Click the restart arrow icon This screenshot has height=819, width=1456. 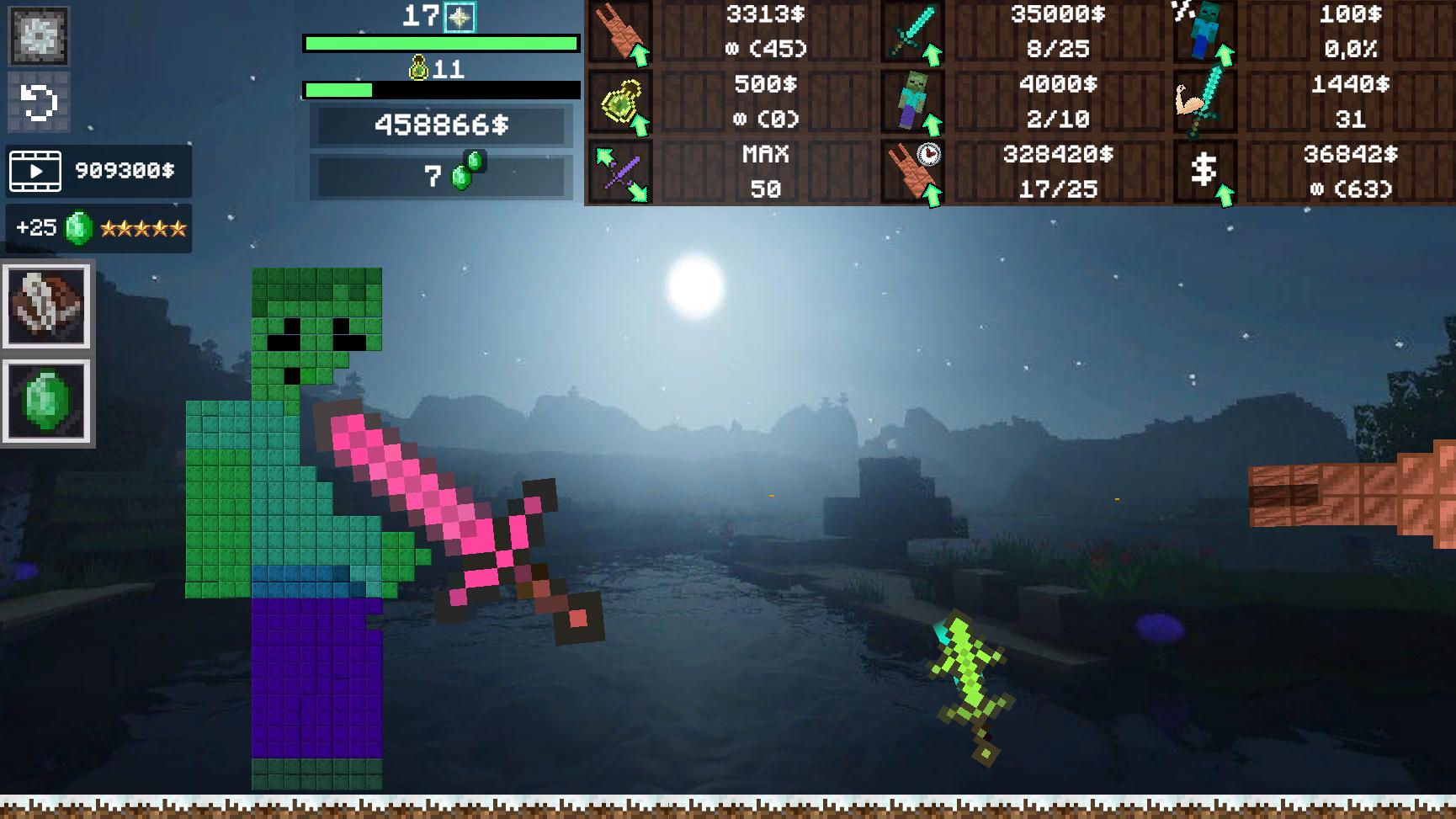[x=38, y=103]
